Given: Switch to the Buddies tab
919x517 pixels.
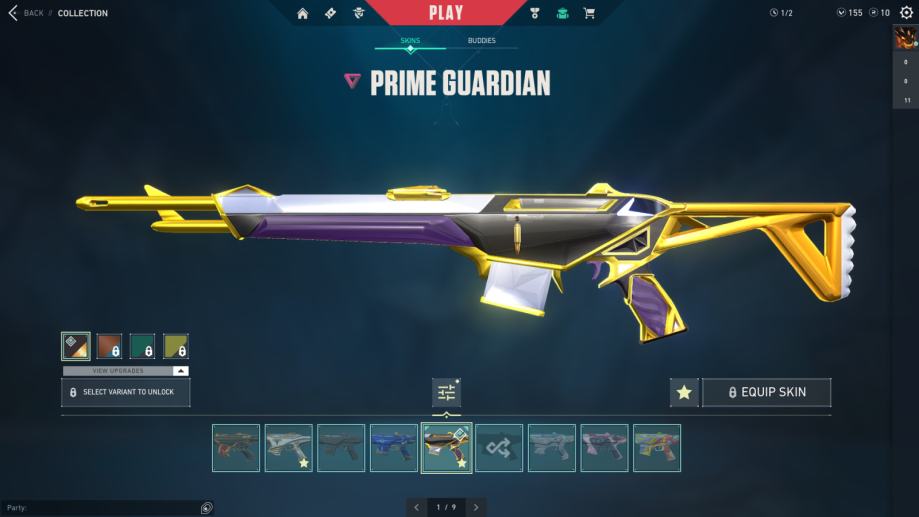Looking at the screenshot, I should click(x=481, y=41).
